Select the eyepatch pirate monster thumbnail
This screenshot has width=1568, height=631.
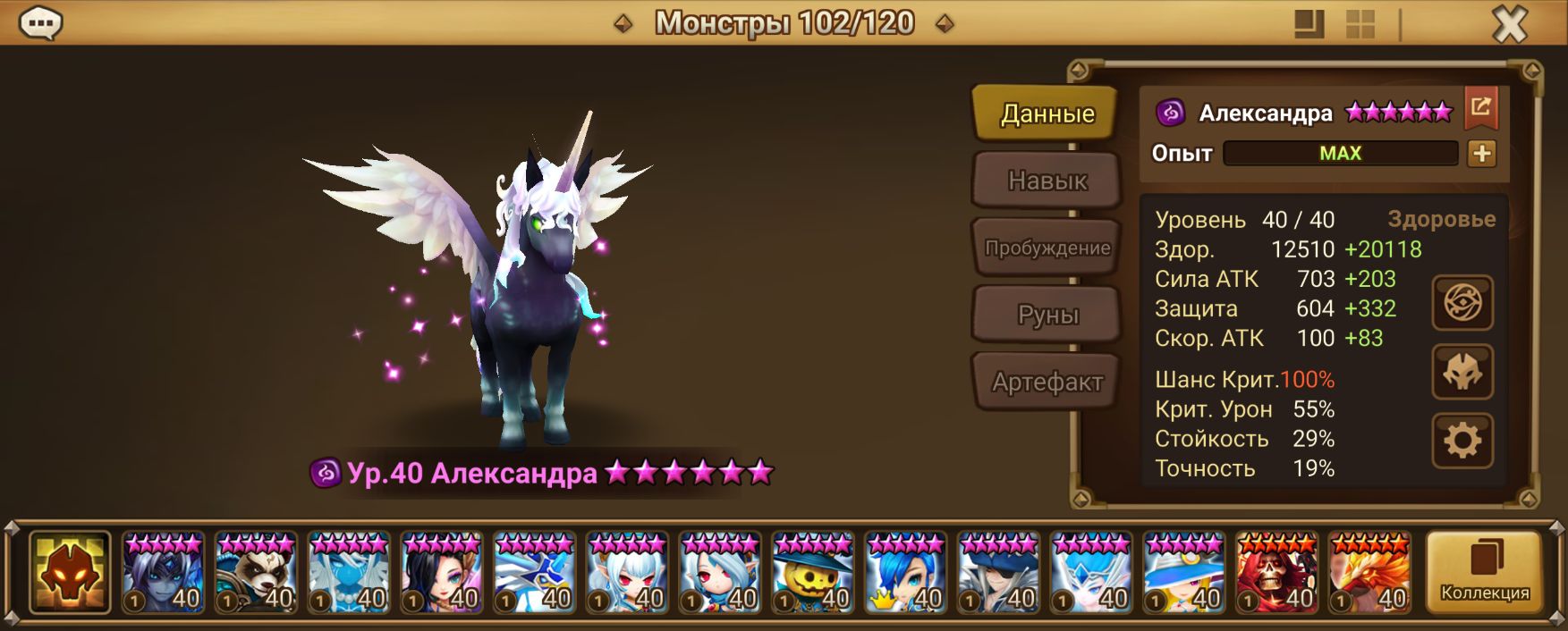[998, 573]
